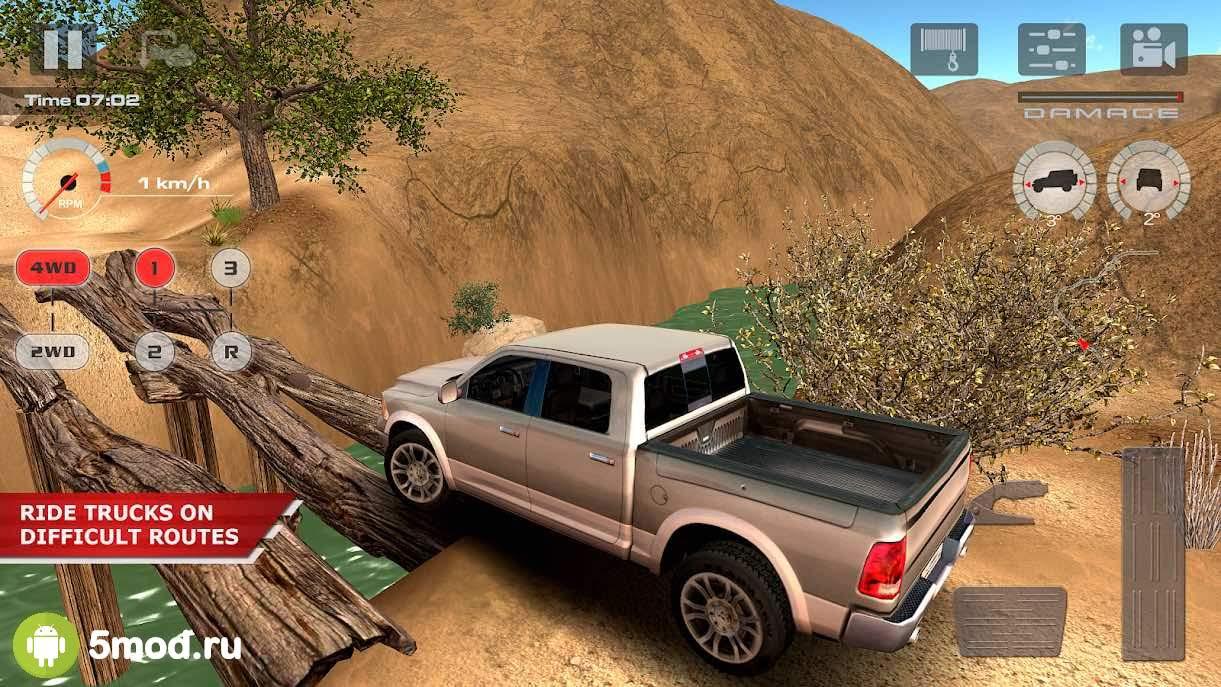Shift into reverse gear
The width and height of the screenshot is (1221, 687).
tap(230, 351)
